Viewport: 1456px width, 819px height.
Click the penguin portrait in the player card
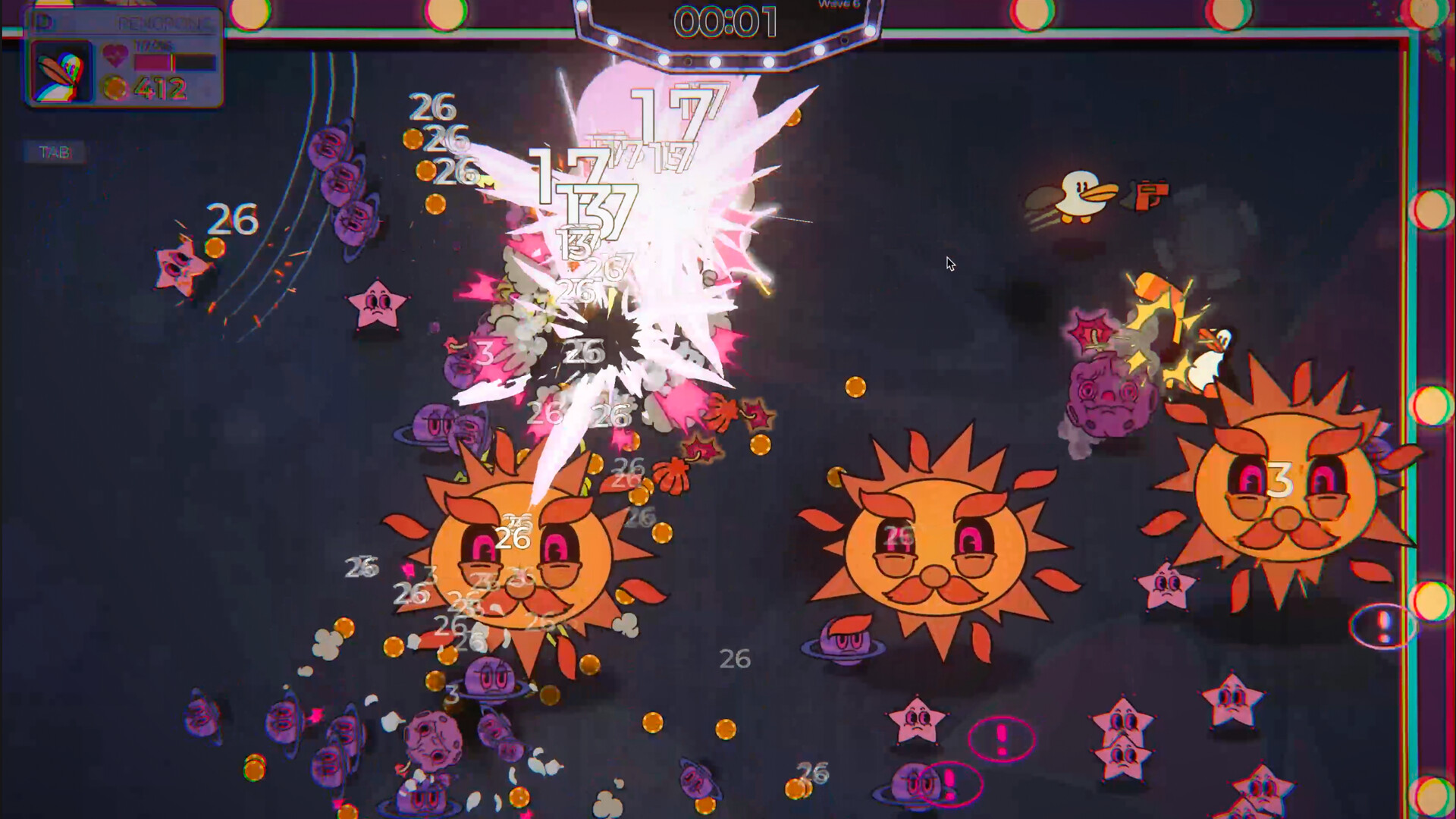(61, 71)
